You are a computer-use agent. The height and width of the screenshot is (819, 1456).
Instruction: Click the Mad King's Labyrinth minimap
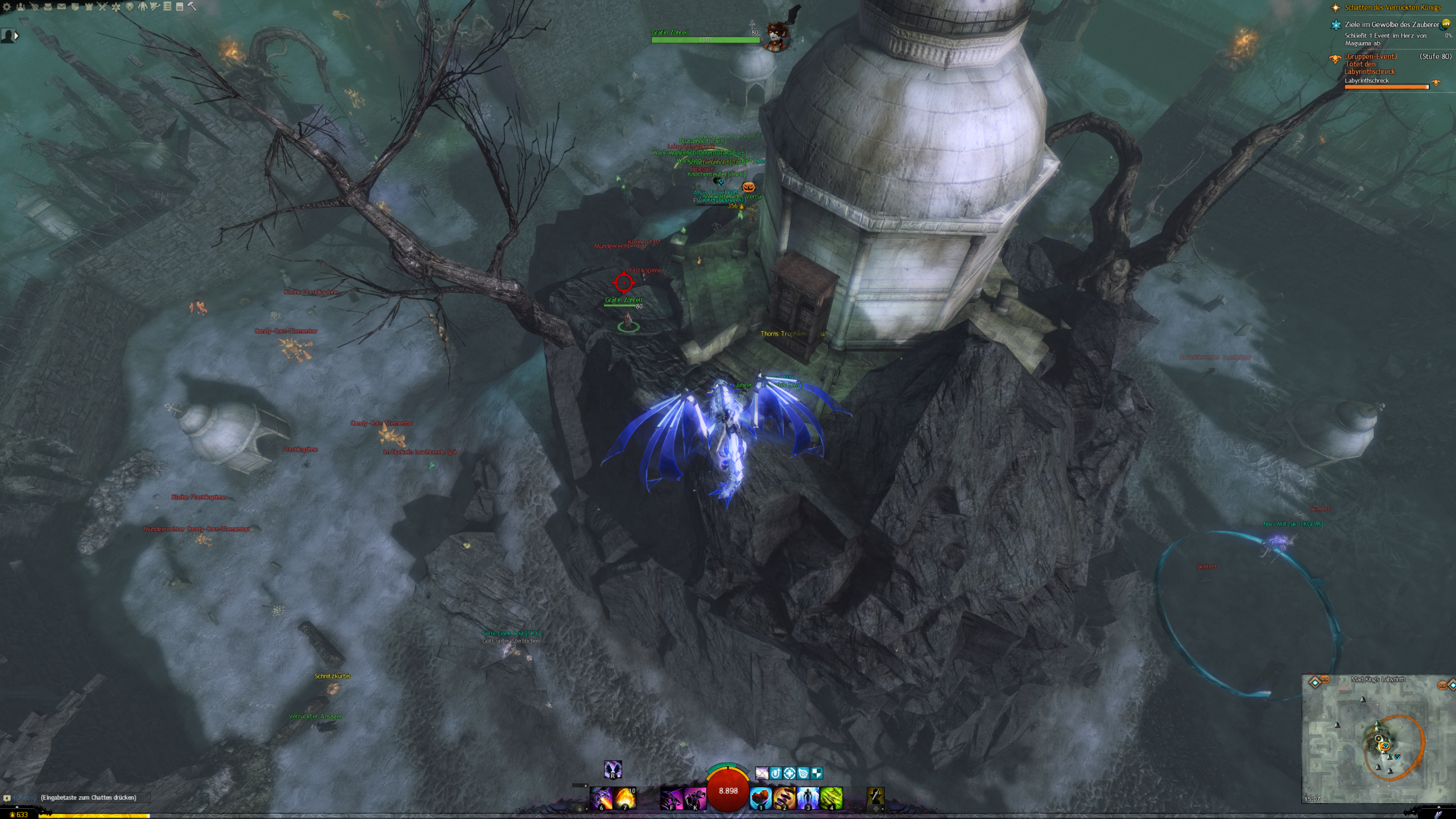pyautogui.click(x=1378, y=739)
